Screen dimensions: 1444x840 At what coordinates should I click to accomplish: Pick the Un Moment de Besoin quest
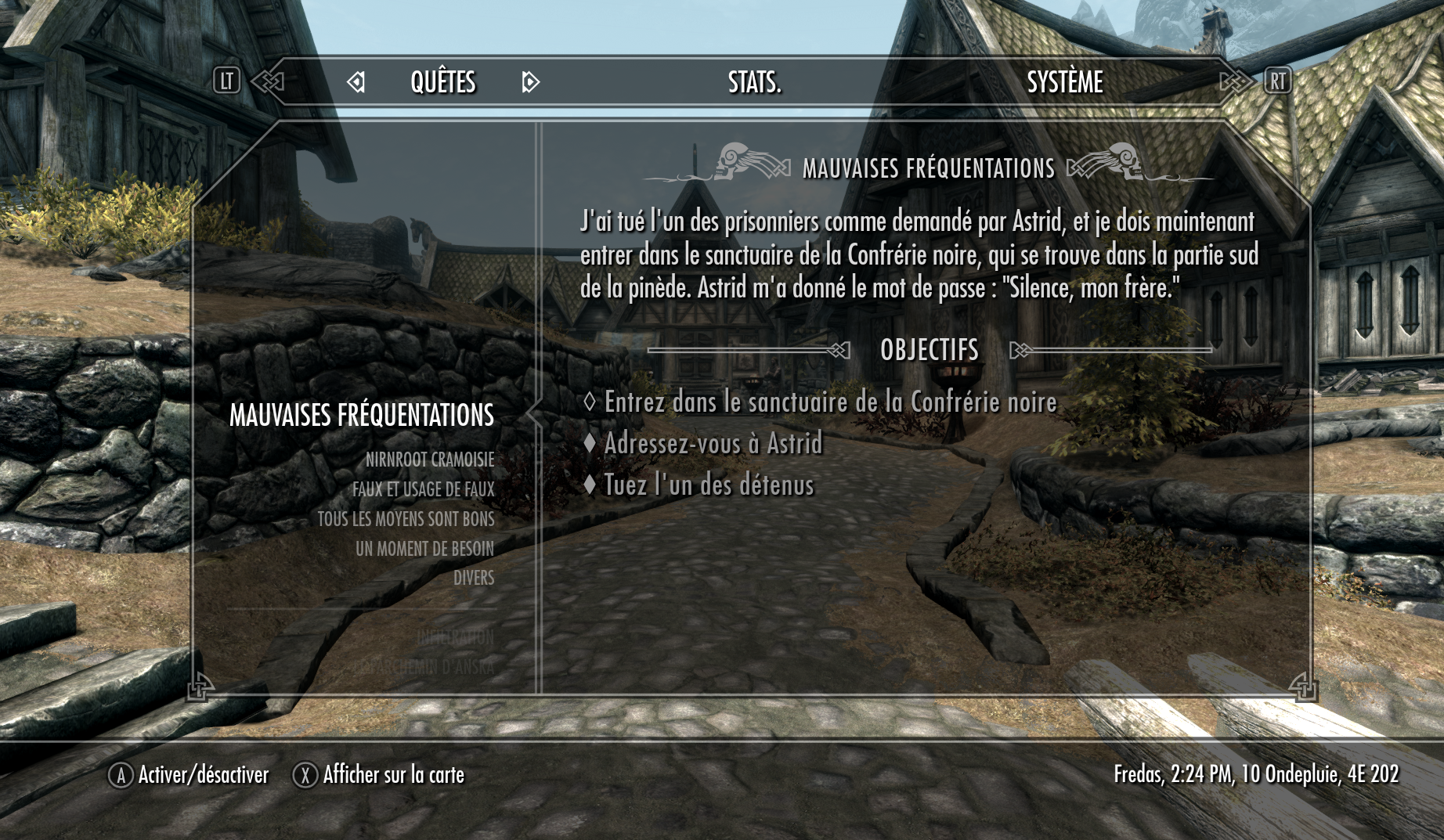pos(424,549)
